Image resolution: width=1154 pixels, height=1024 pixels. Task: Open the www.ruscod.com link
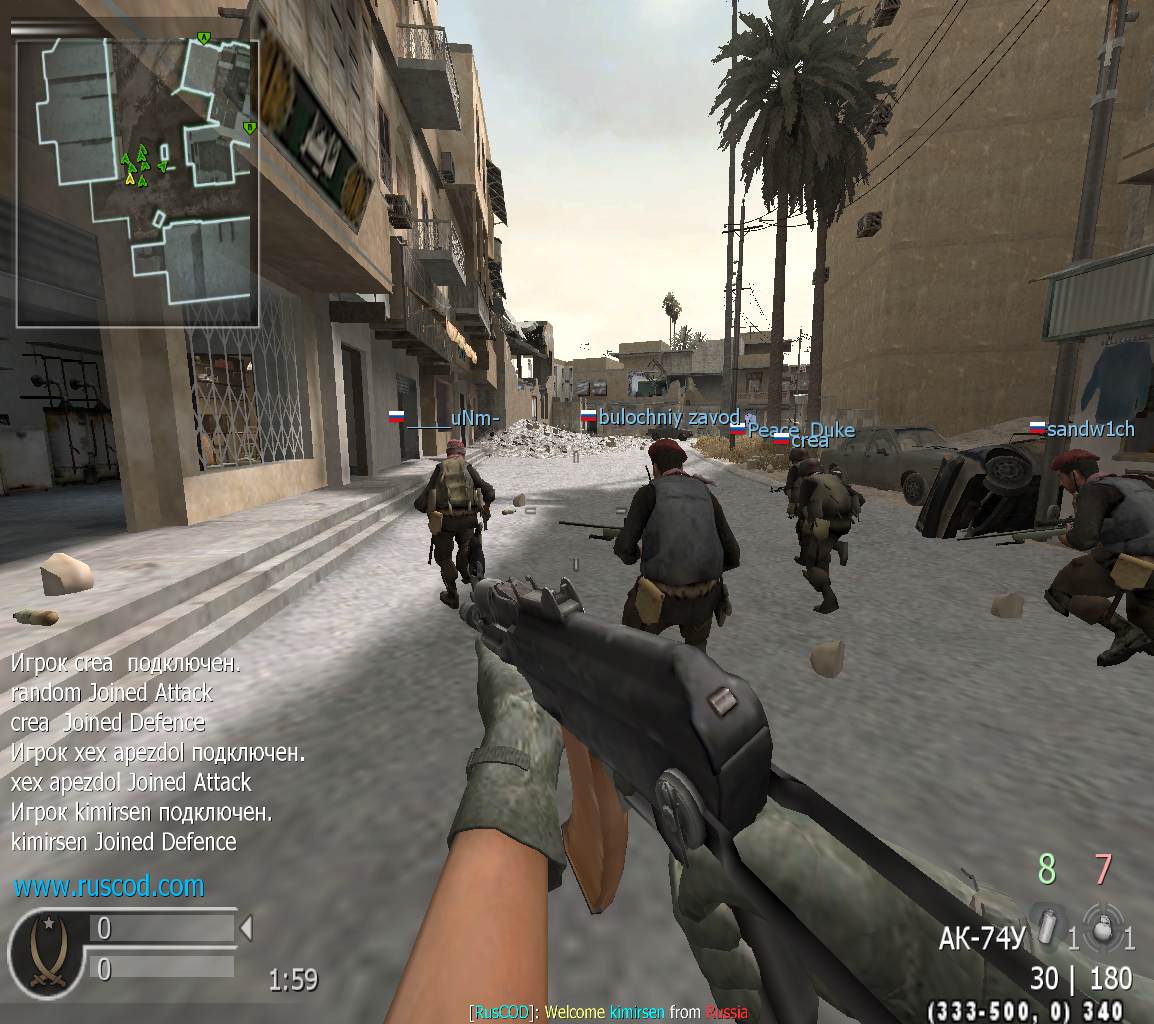(x=109, y=886)
